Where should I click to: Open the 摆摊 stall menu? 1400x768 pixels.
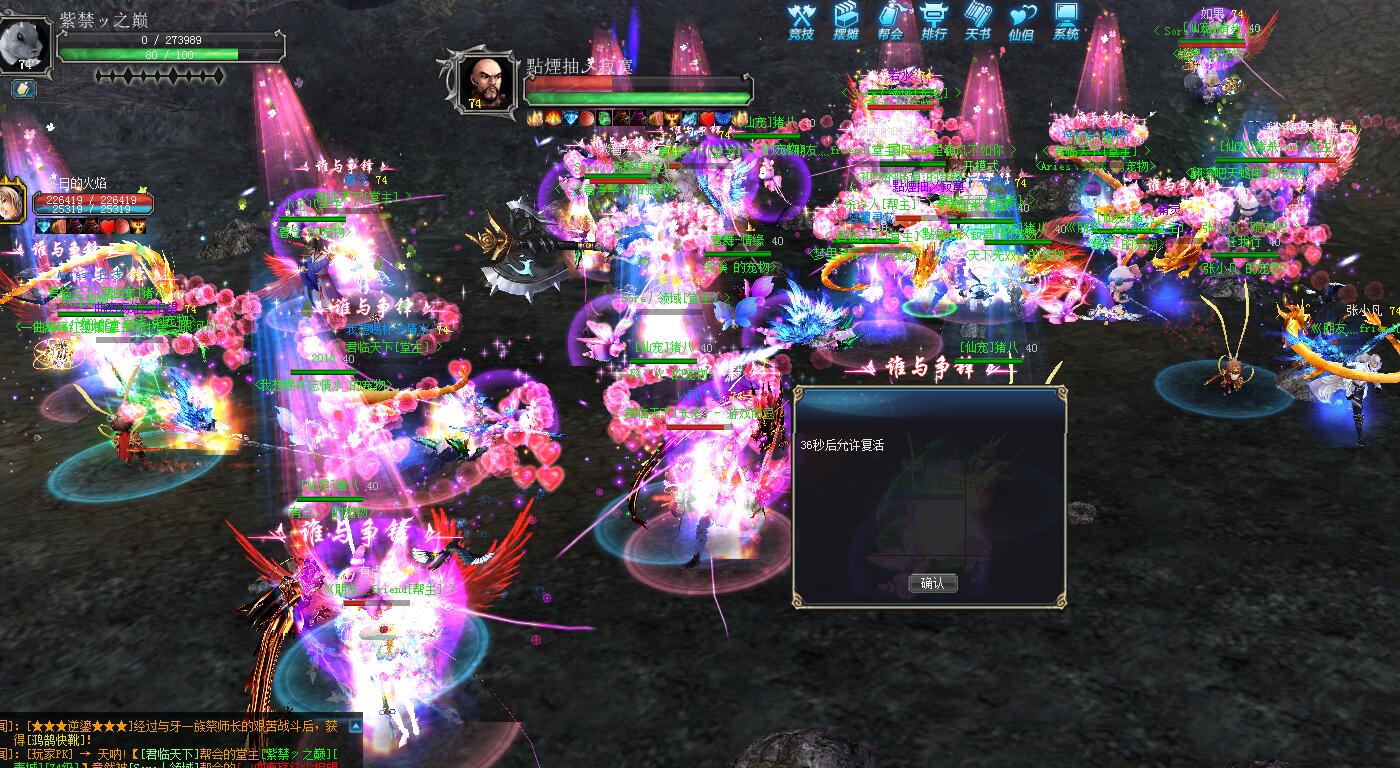[x=846, y=21]
